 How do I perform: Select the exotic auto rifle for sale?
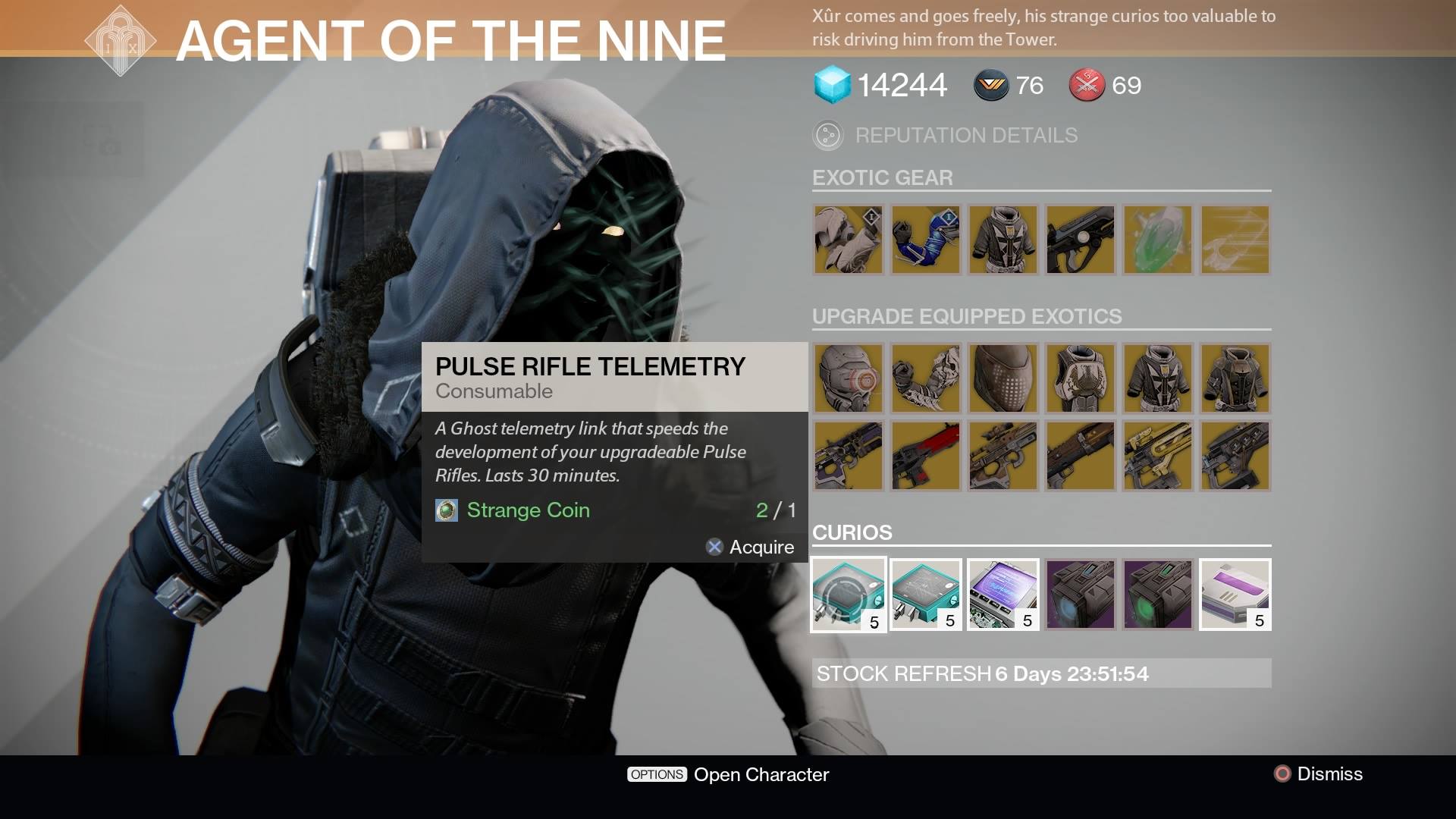(x=1080, y=240)
